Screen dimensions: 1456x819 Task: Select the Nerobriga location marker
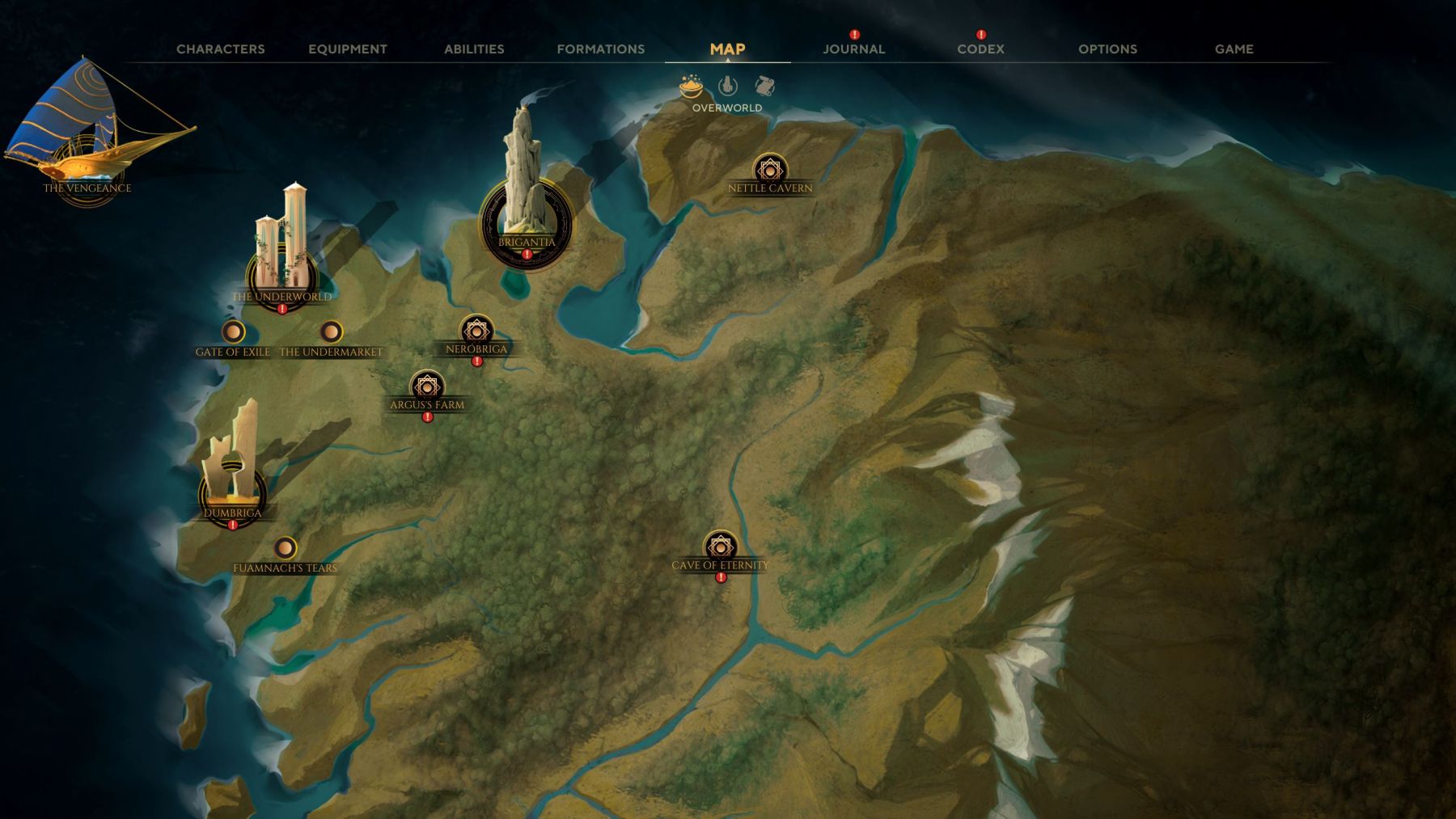(x=476, y=331)
